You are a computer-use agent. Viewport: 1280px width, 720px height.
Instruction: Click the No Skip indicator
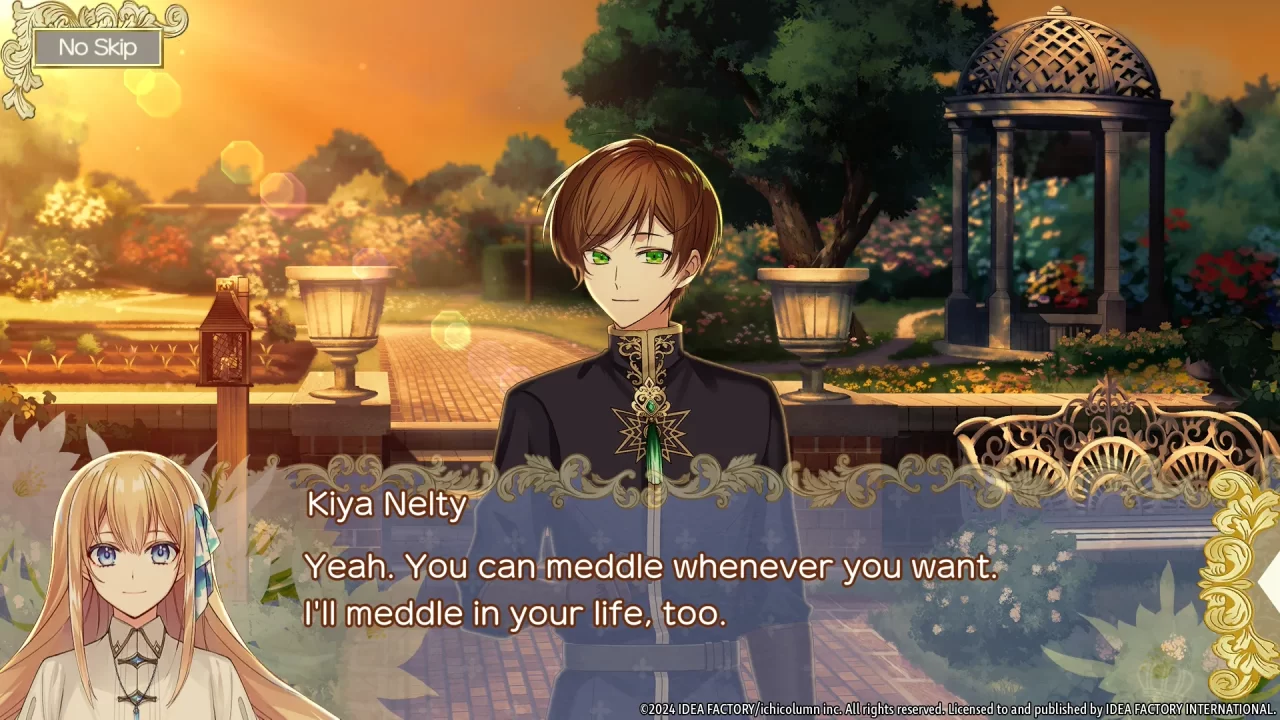pos(96,47)
